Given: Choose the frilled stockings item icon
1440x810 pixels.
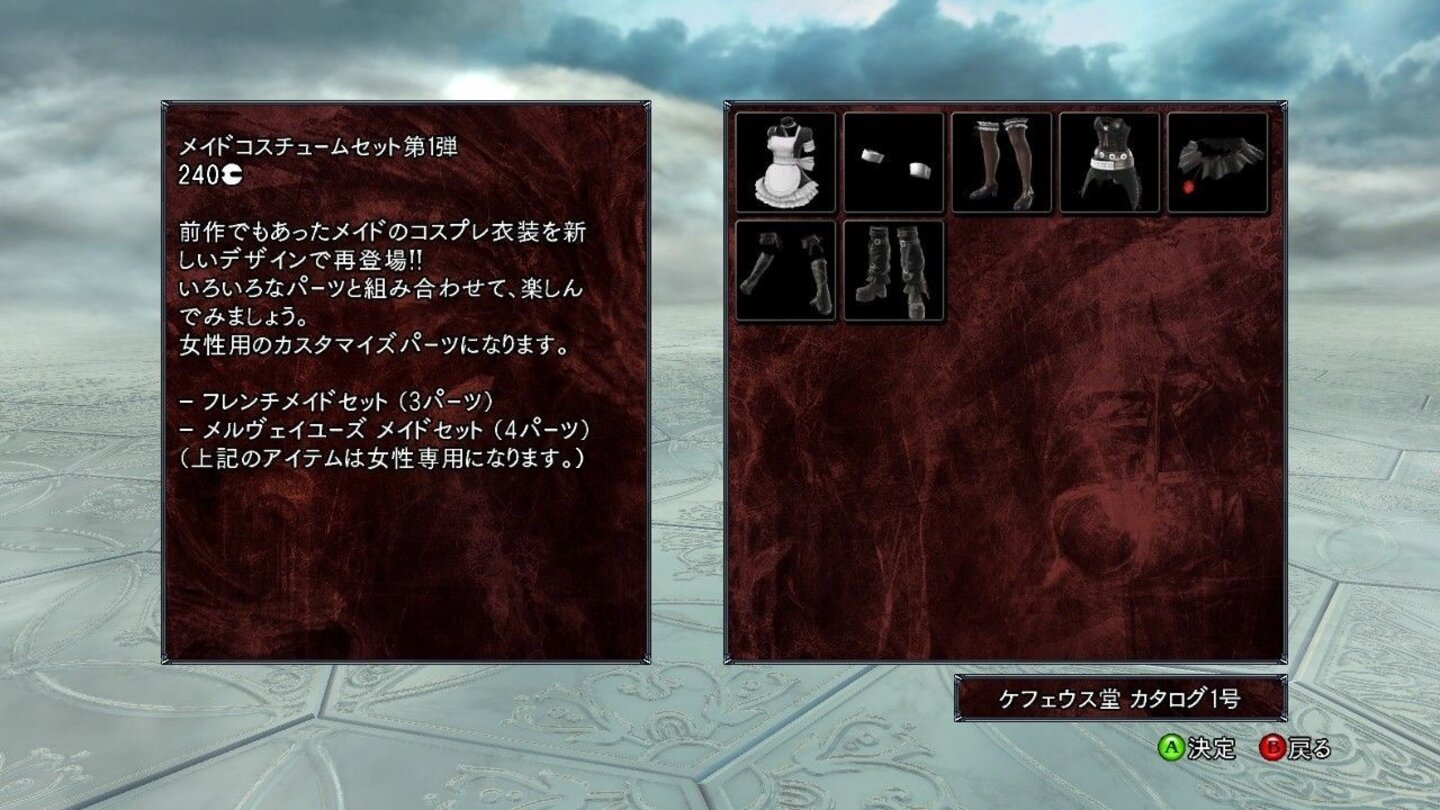Looking at the screenshot, I should click(x=1000, y=162).
